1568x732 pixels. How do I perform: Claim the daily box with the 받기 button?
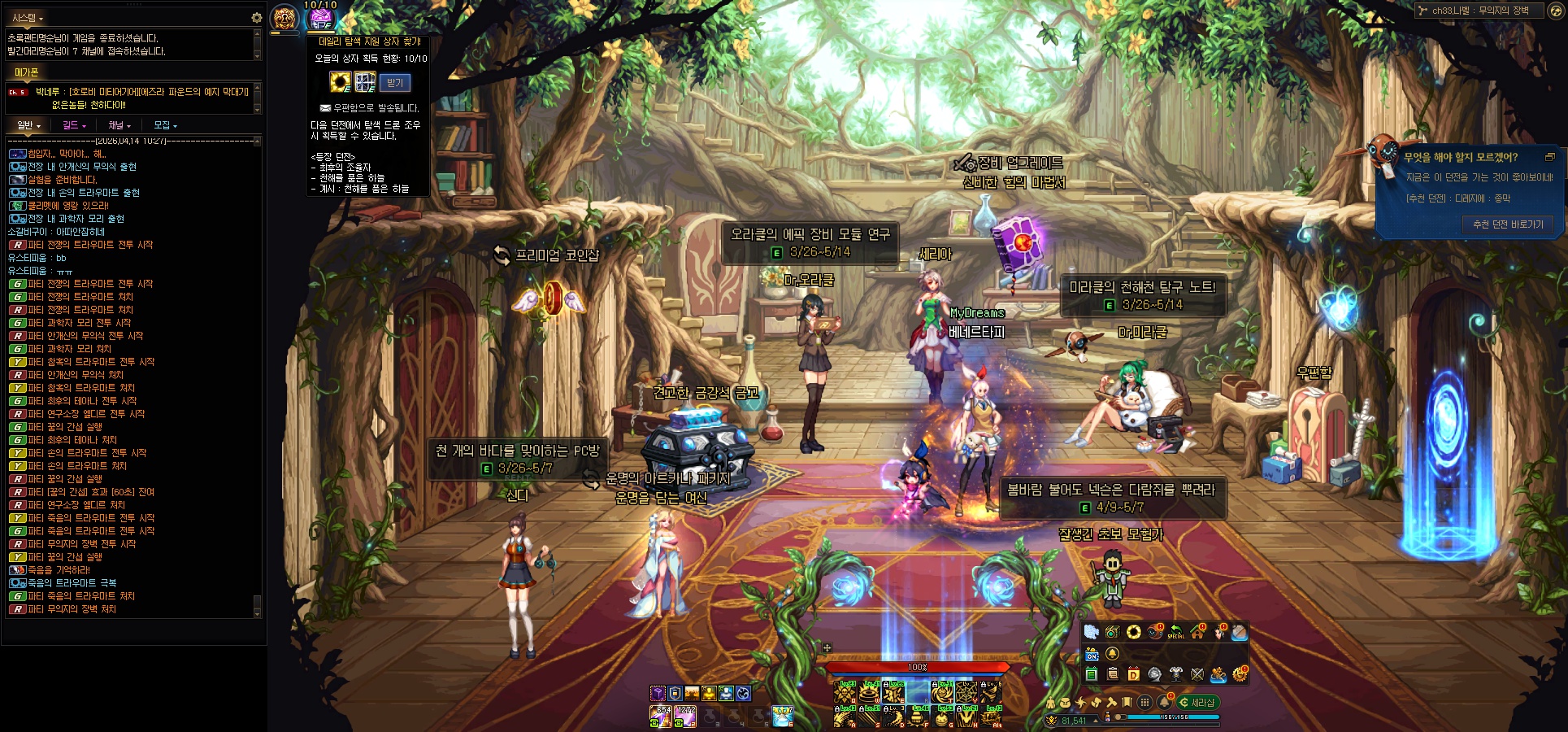(x=394, y=83)
